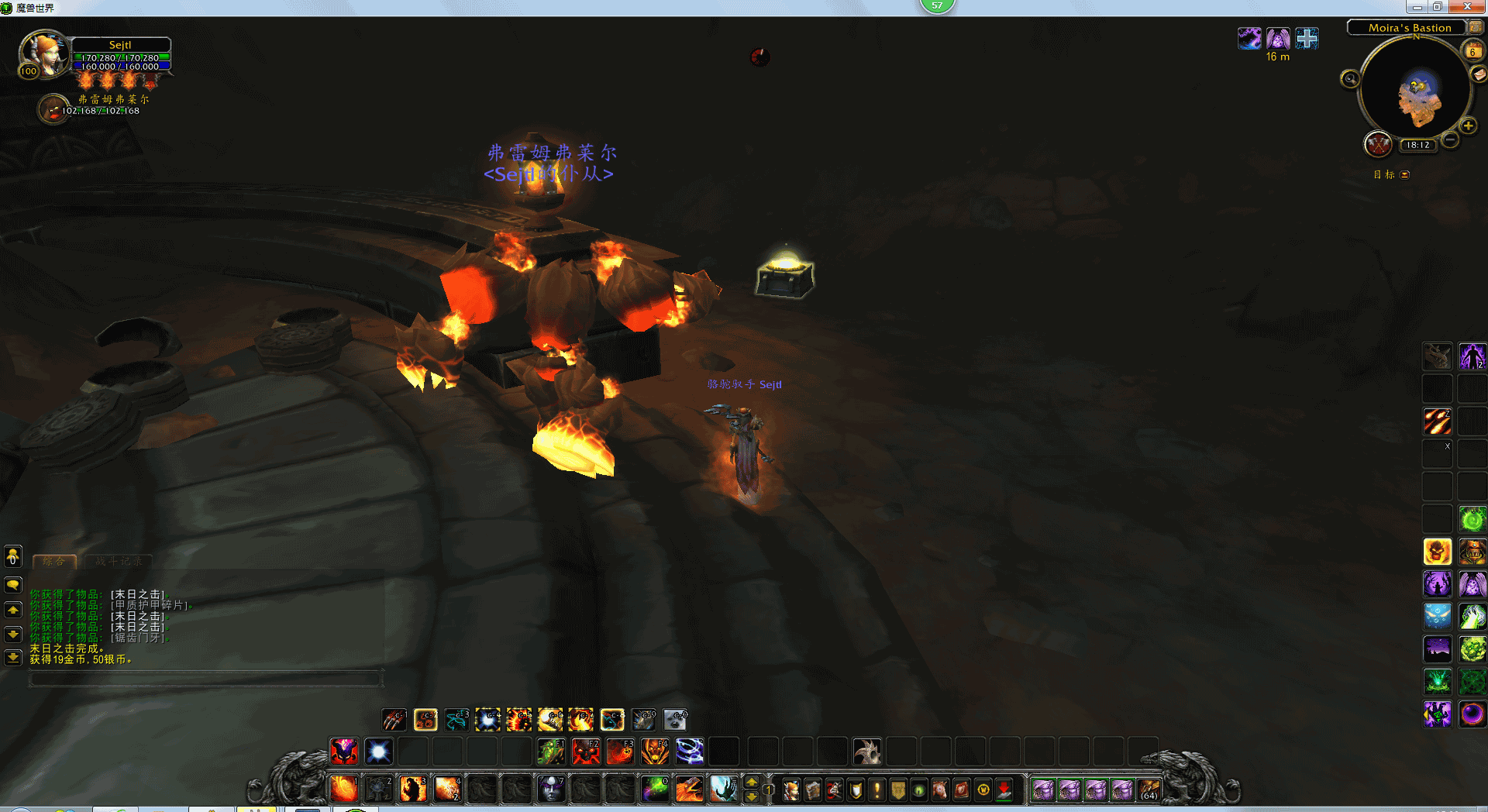Activate the F1 green fel ability
This screenshot has height=812, width=1488.
tap(551, 752)
